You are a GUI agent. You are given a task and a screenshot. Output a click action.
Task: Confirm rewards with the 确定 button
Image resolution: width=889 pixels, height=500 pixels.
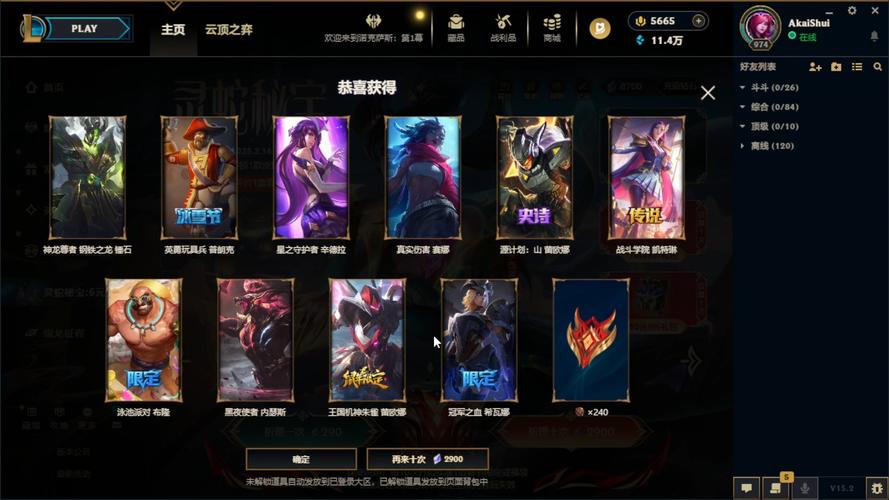click(301, 459)
